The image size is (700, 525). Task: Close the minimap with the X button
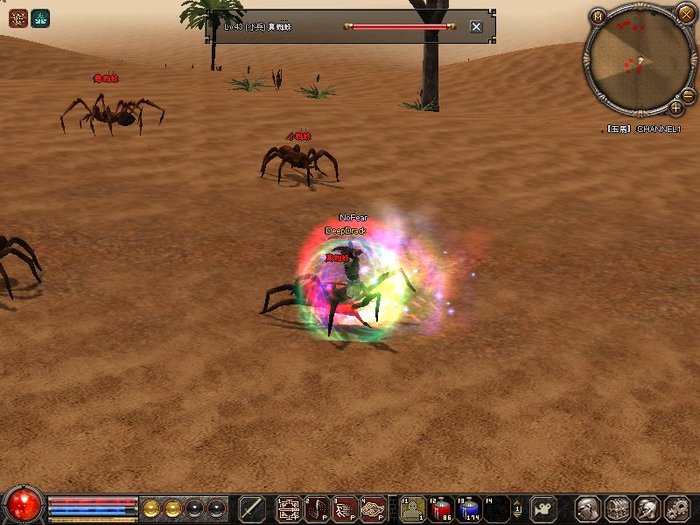point(685,15)
